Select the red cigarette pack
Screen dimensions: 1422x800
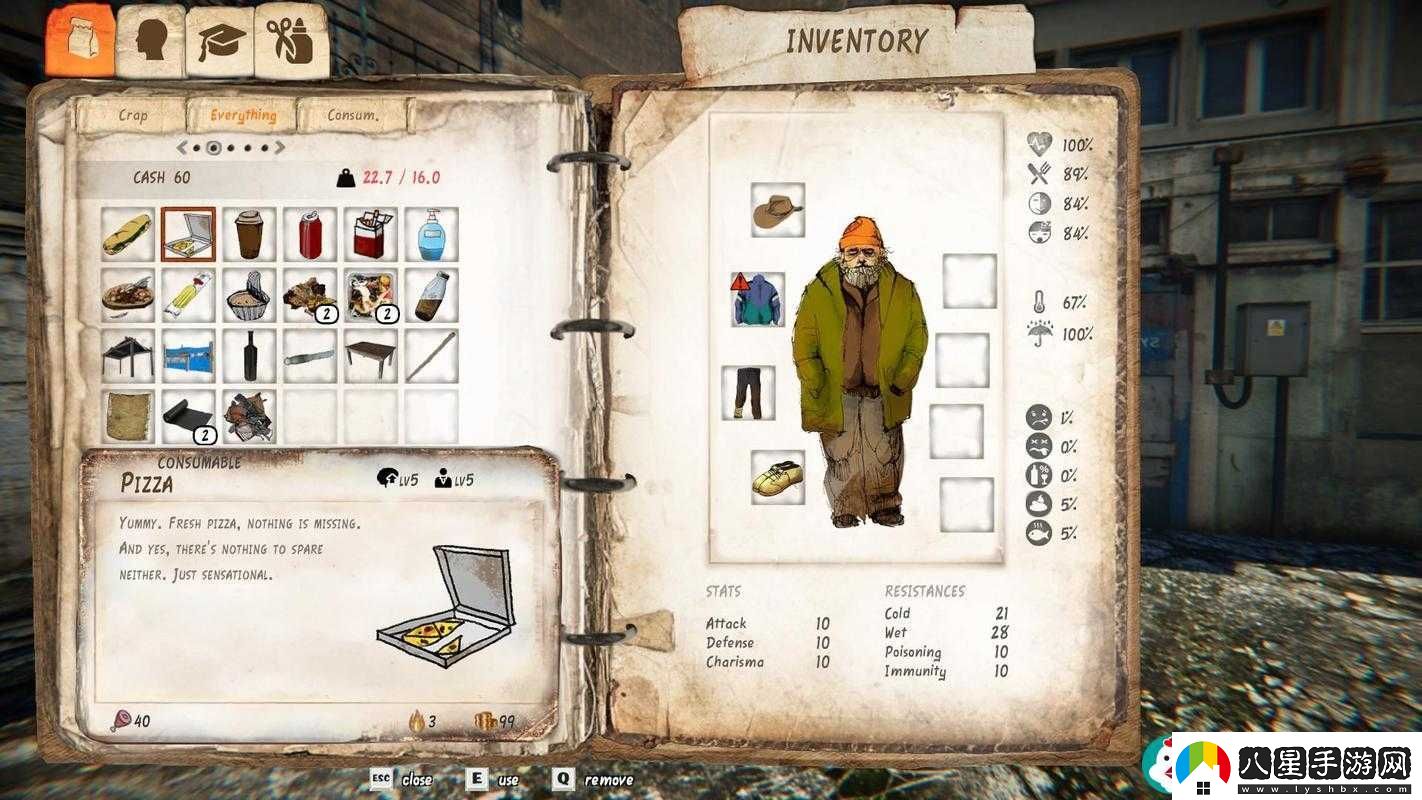point(371,234)
